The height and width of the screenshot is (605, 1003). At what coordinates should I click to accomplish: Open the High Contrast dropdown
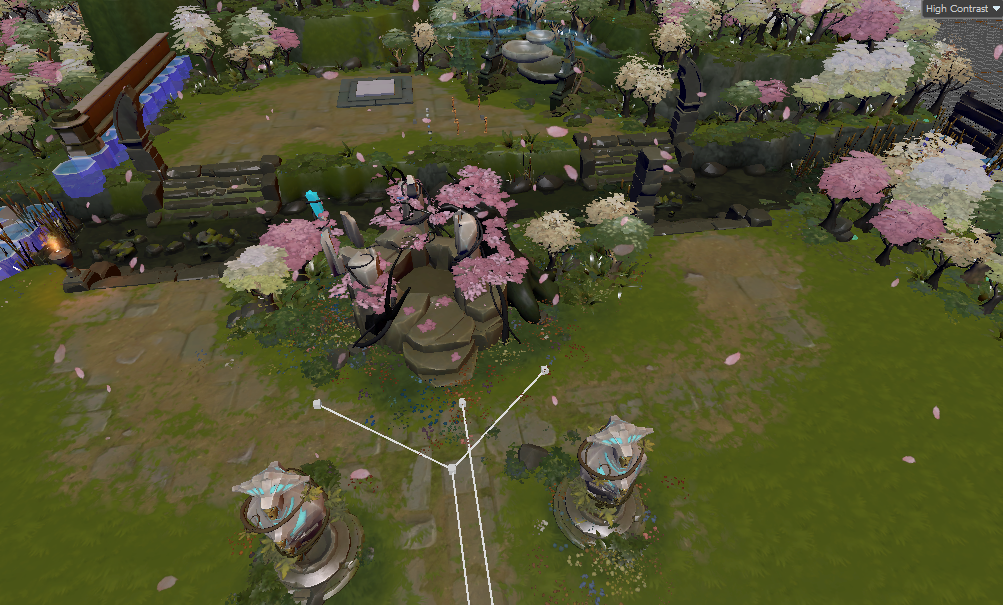tap(961, 8)
